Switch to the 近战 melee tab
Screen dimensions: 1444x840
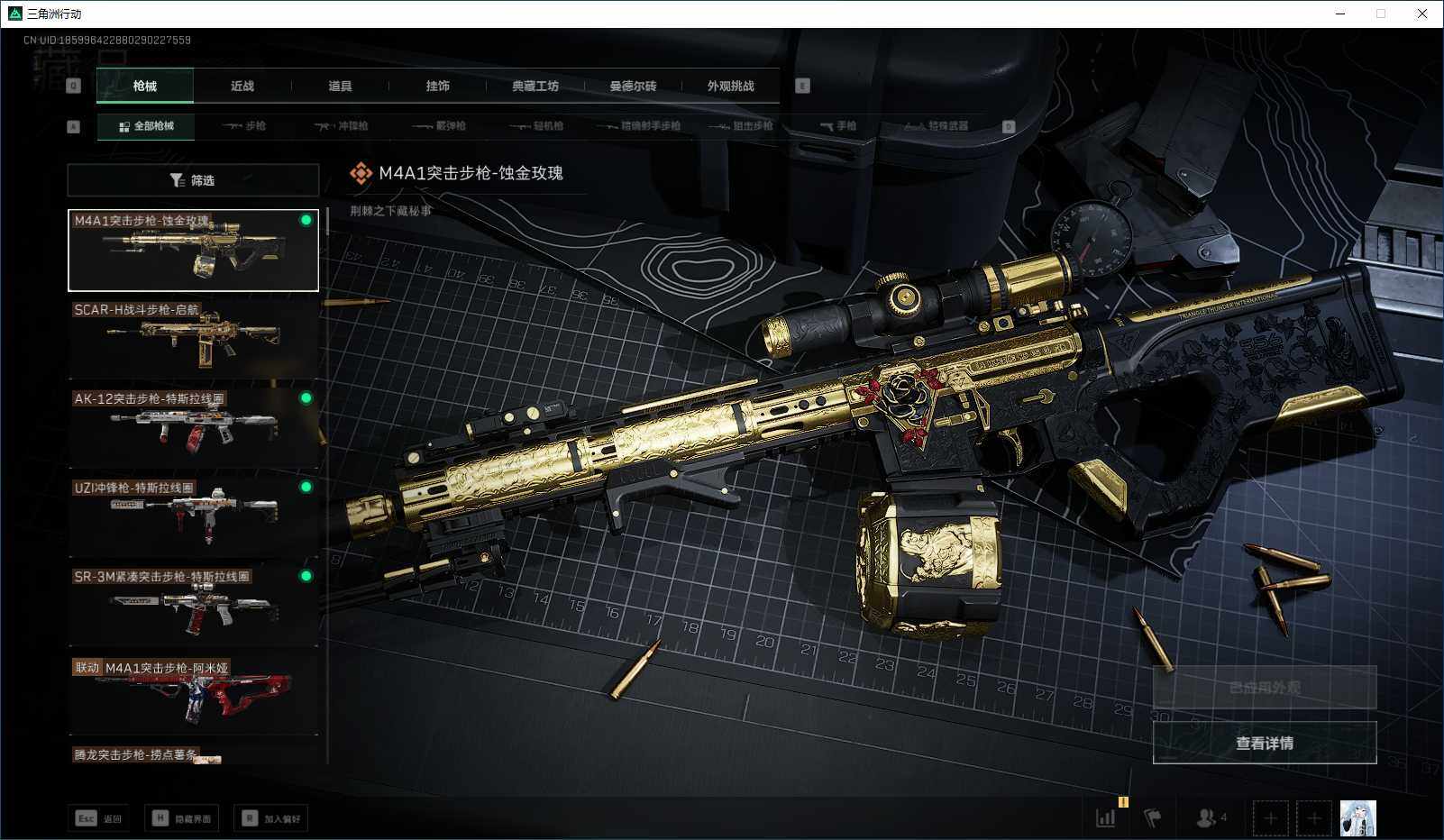242,87
